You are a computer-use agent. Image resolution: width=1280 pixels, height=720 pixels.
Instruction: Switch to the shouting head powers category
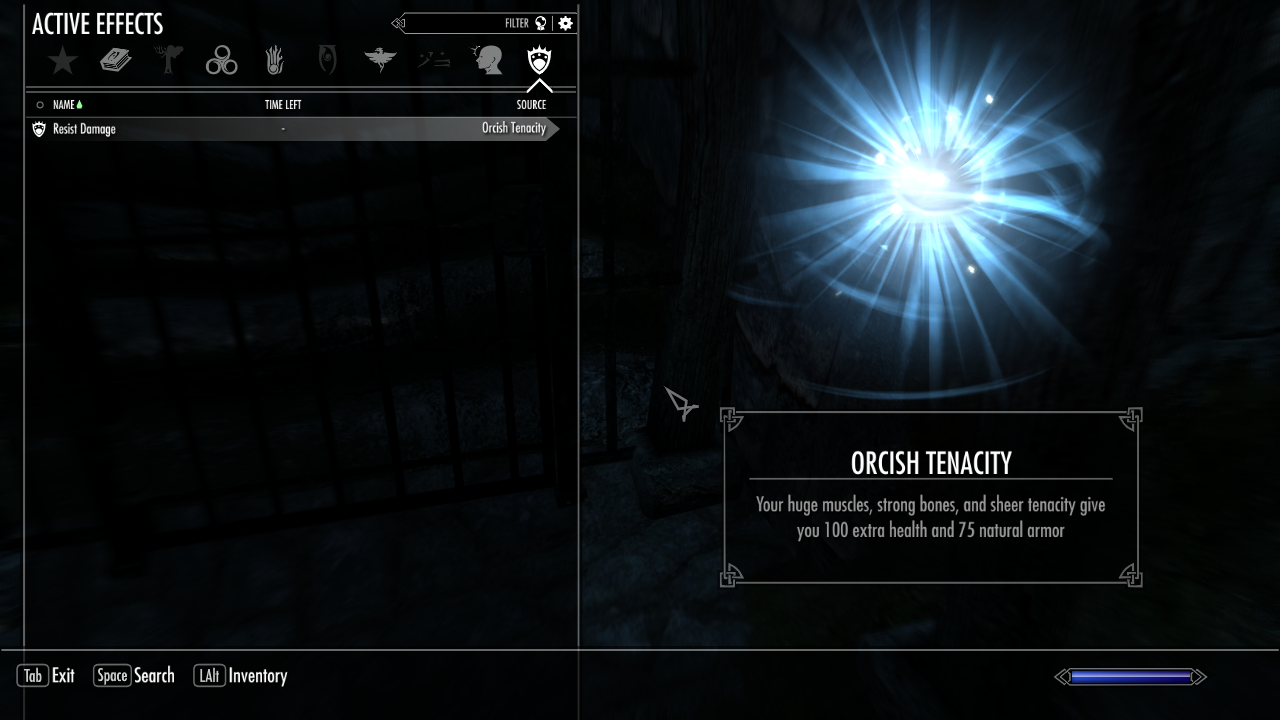coord(487,61)
